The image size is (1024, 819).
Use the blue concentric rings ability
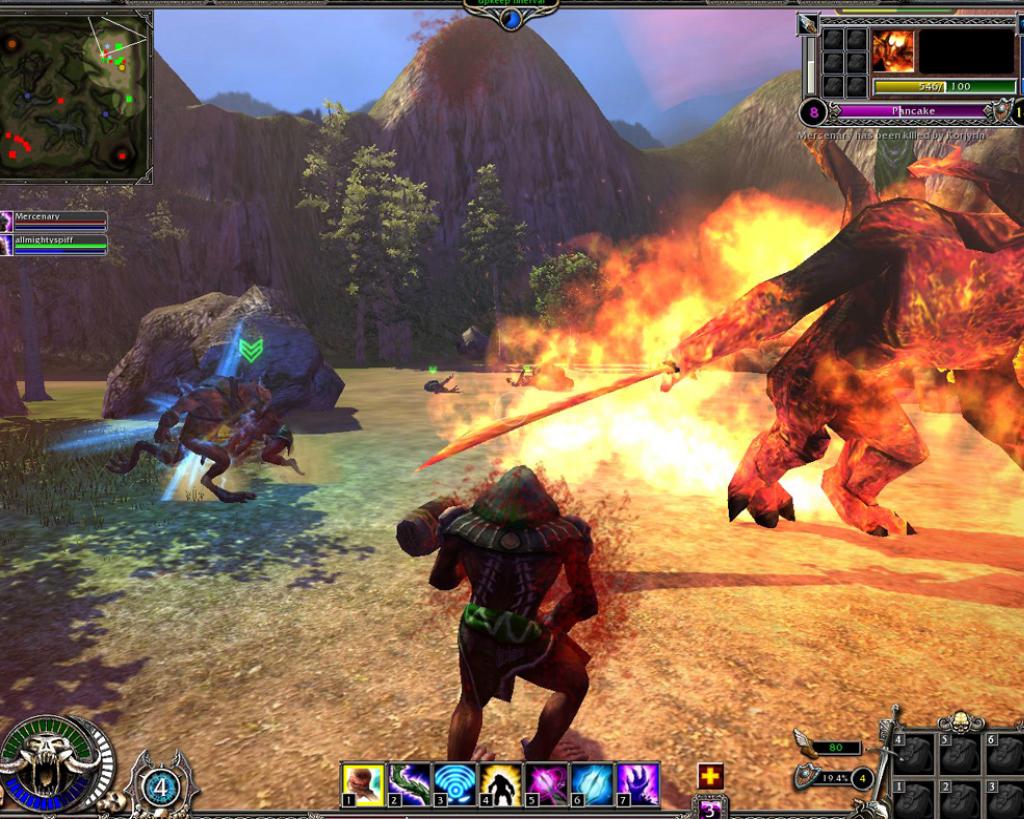pos(455,784)
